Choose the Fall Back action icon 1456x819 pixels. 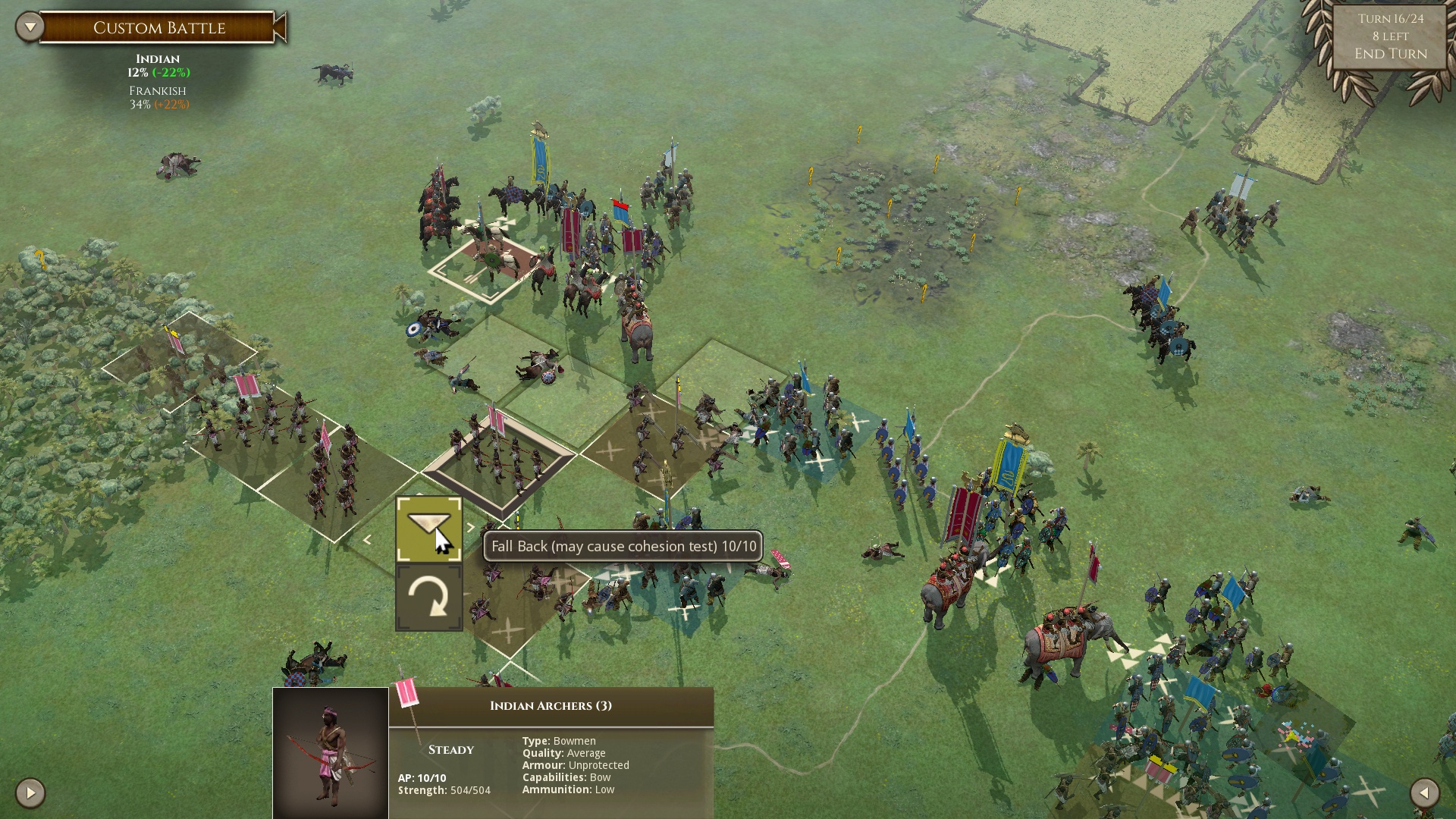(428, 529)
